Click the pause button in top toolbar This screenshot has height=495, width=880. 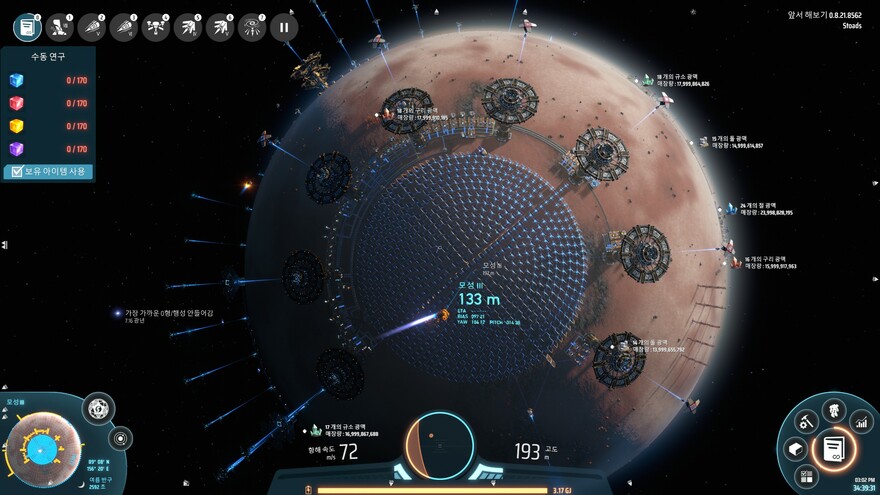click(283, 27)
